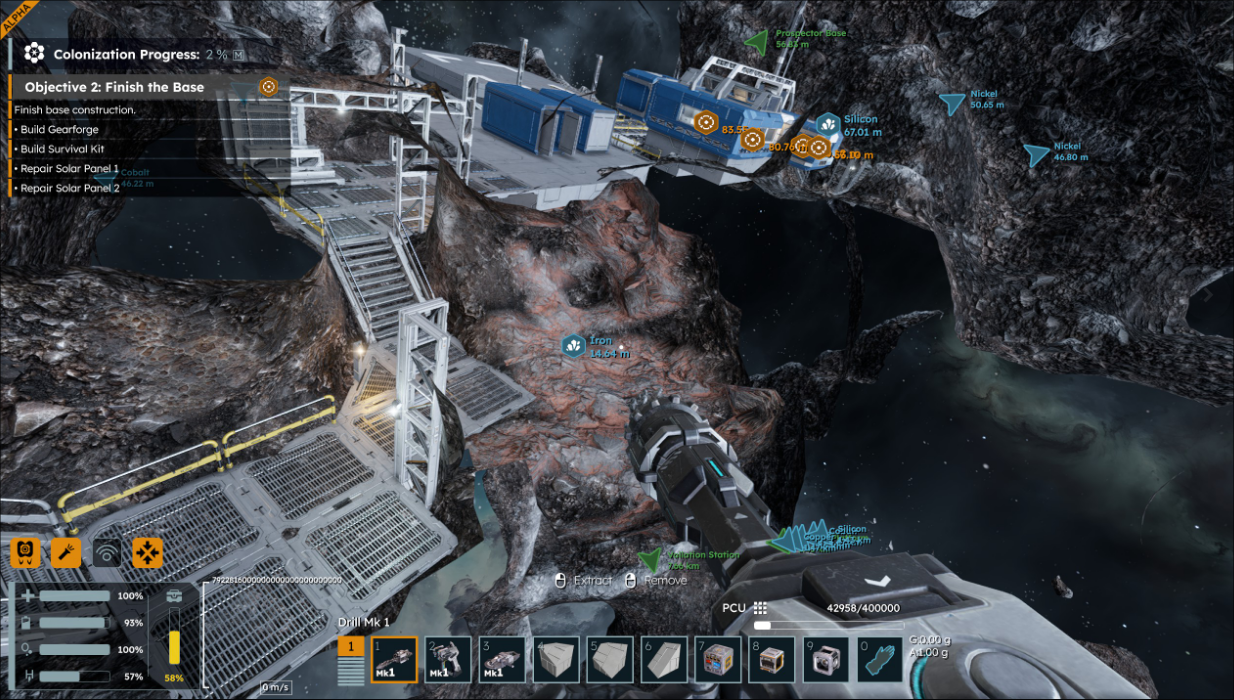Toggle the broadcast signal icon

coord(107,552)
